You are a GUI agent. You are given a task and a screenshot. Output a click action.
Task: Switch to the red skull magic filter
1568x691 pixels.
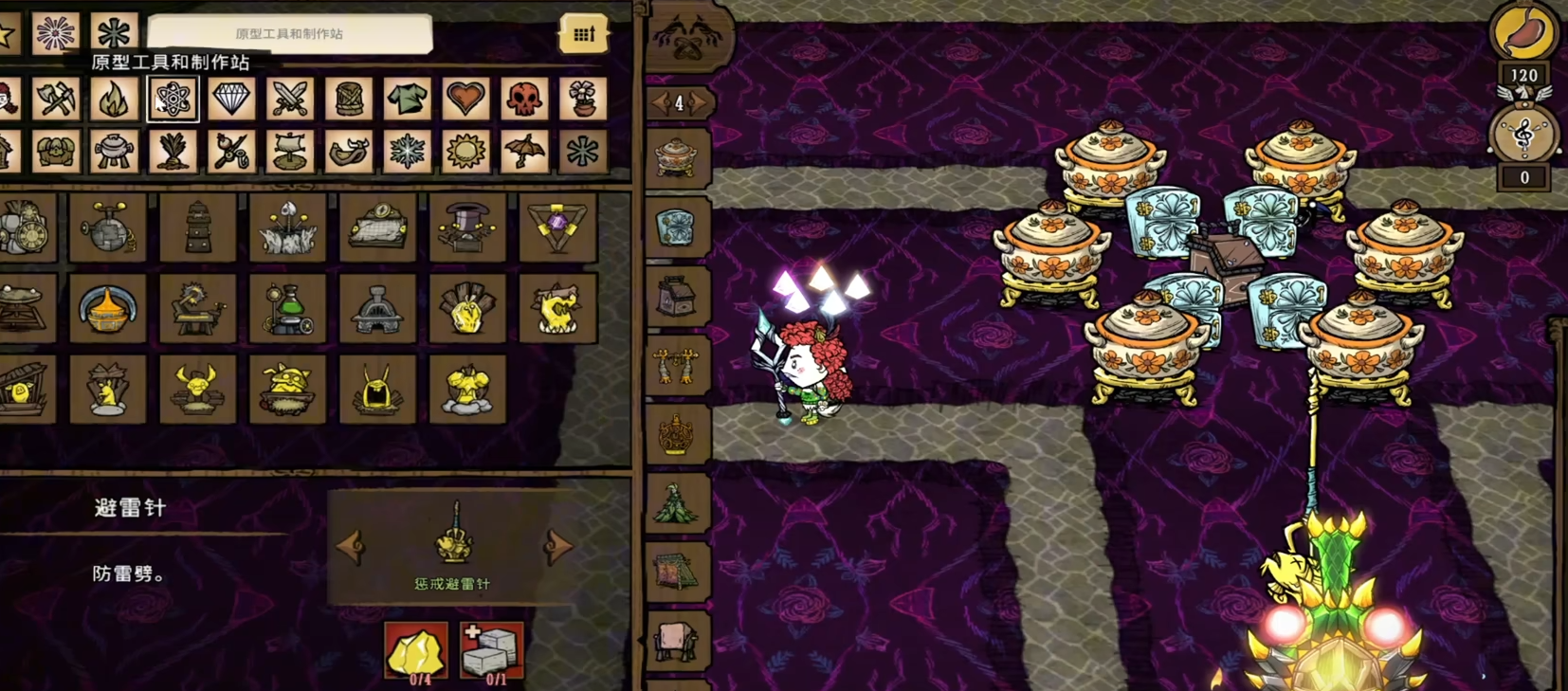coord(524,99)
